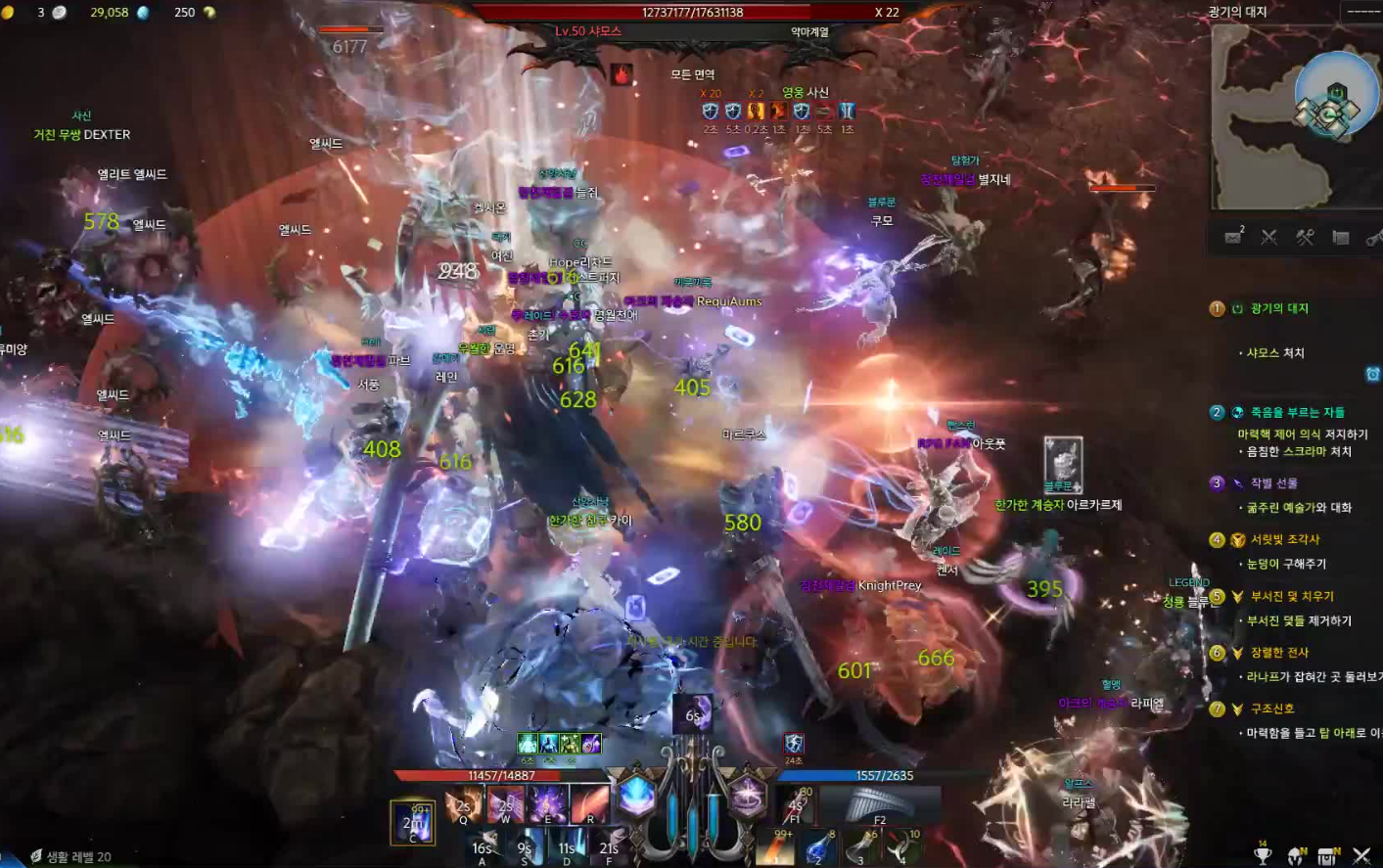Activate the purple hexagon identity skill

coord(748,796)
